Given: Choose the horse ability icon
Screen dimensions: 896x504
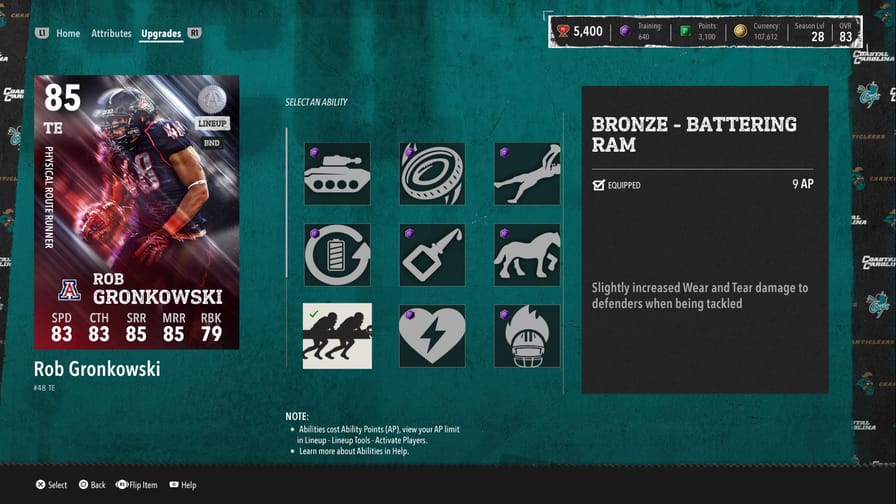Looking at the screenshot, I should [527, 255].
